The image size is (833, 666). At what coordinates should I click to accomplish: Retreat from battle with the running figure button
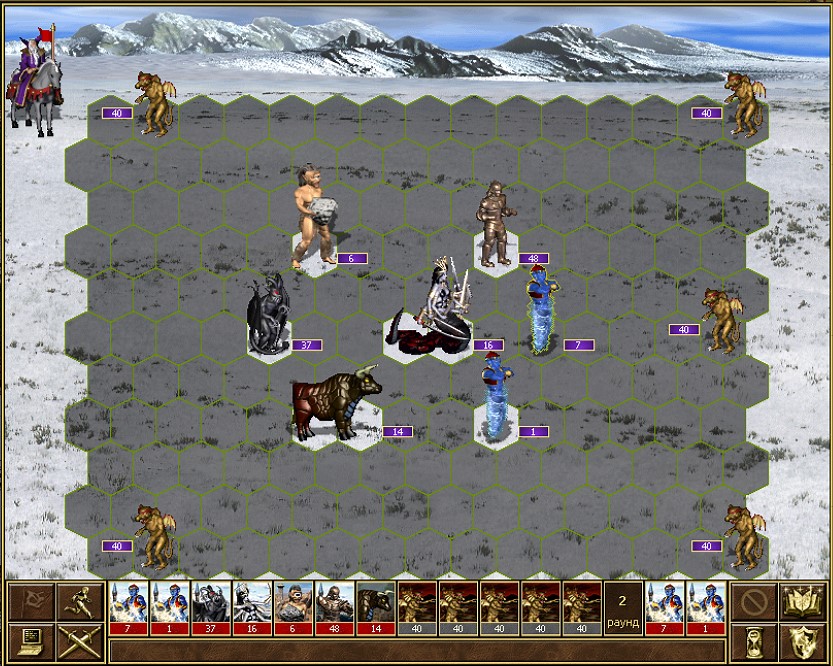pos(79,602)
